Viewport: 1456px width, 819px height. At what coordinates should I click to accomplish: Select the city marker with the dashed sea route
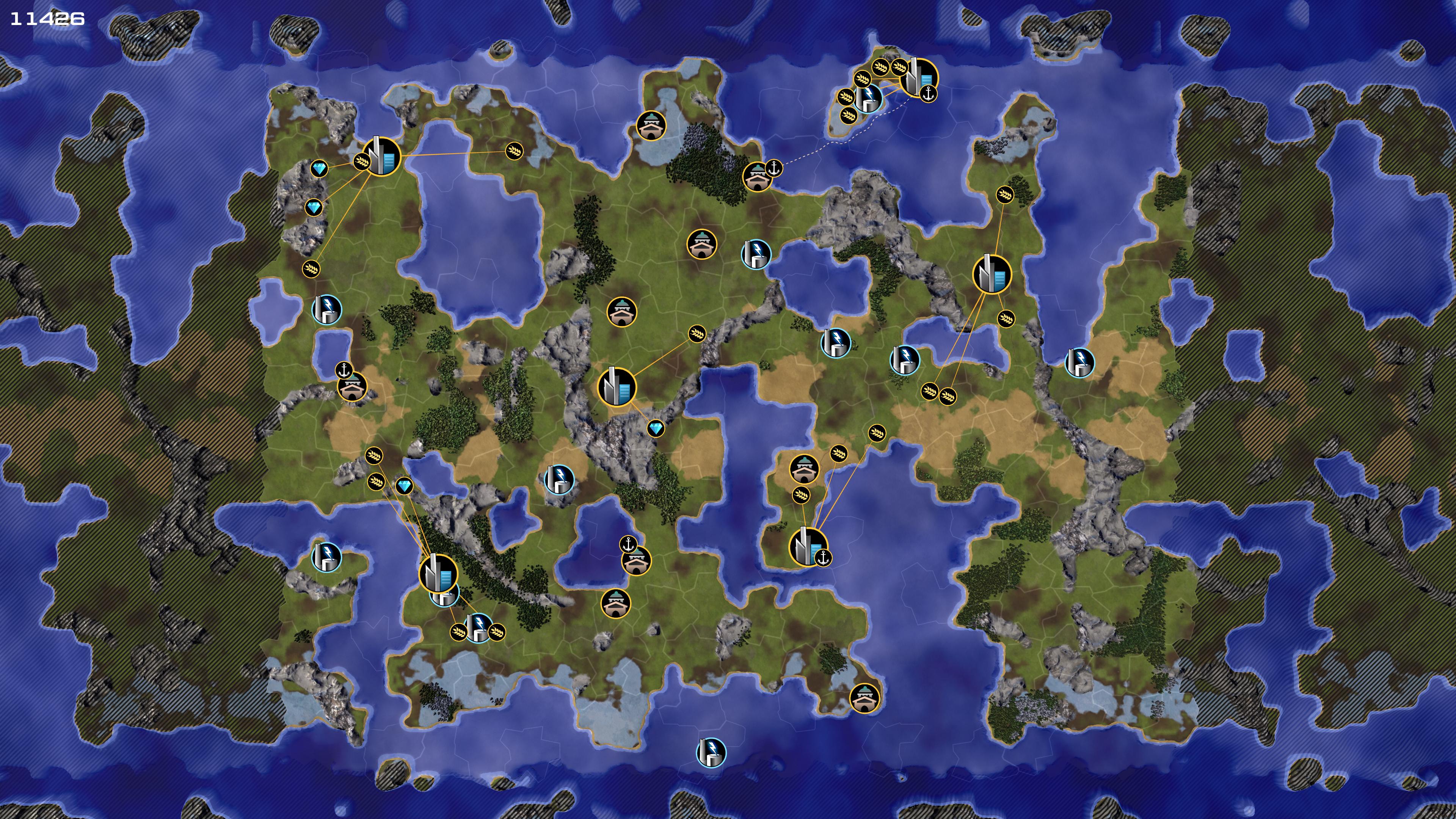(x=917, y=77)
